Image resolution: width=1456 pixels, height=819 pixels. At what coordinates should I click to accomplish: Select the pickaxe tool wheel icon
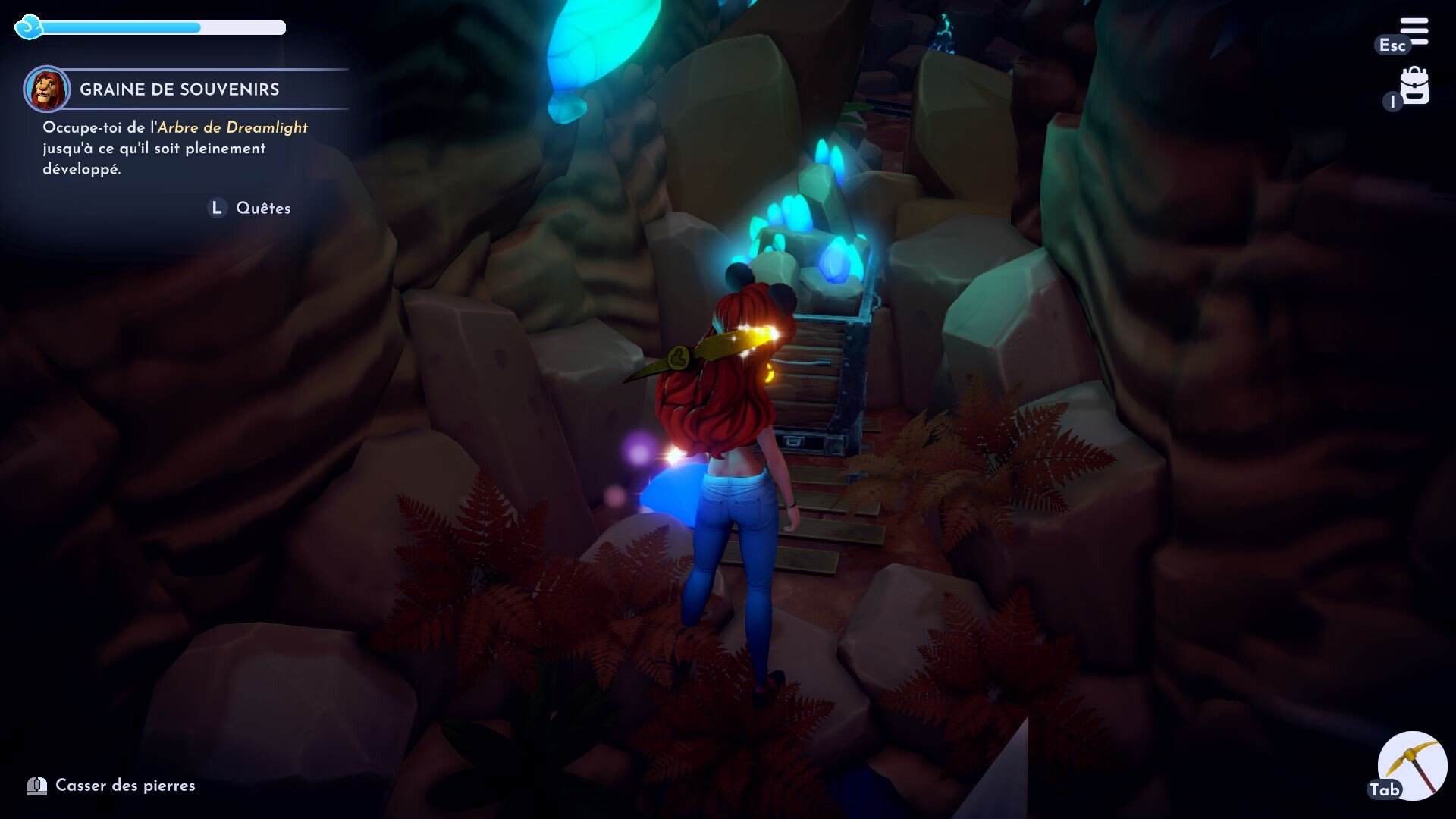click(1412, 766)
